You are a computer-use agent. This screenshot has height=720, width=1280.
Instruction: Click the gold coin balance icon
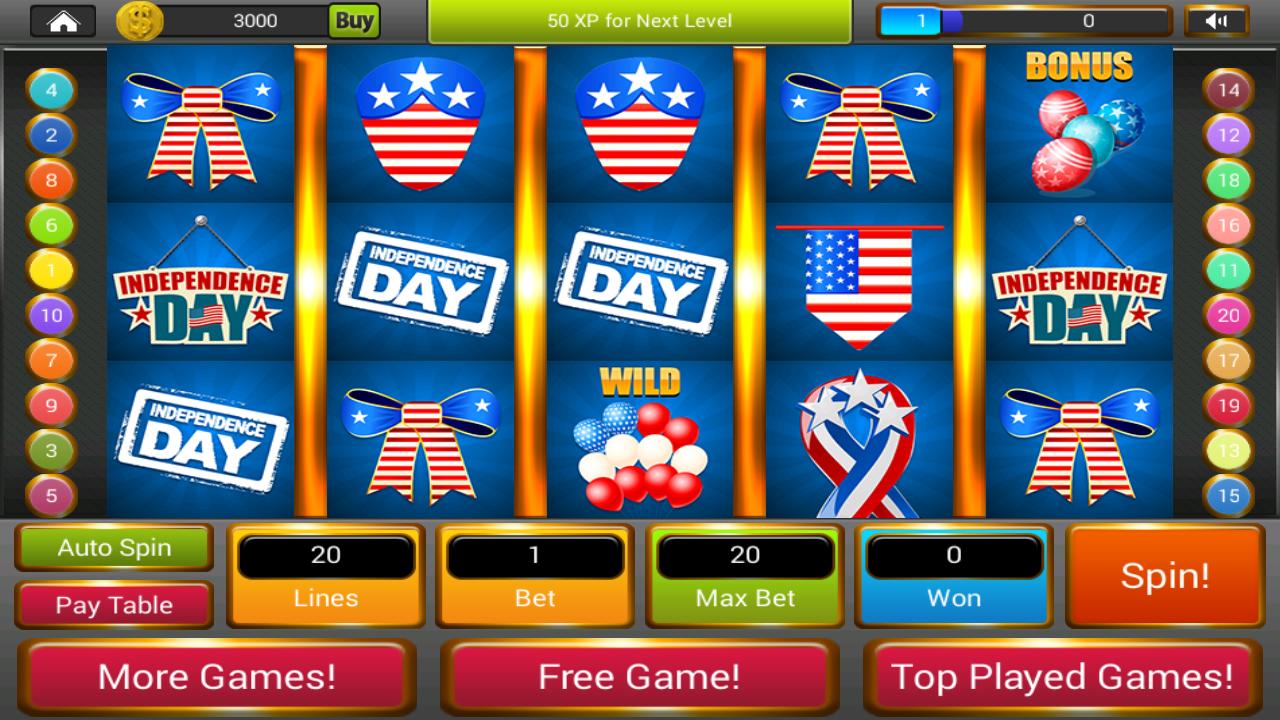coord(139,20)
